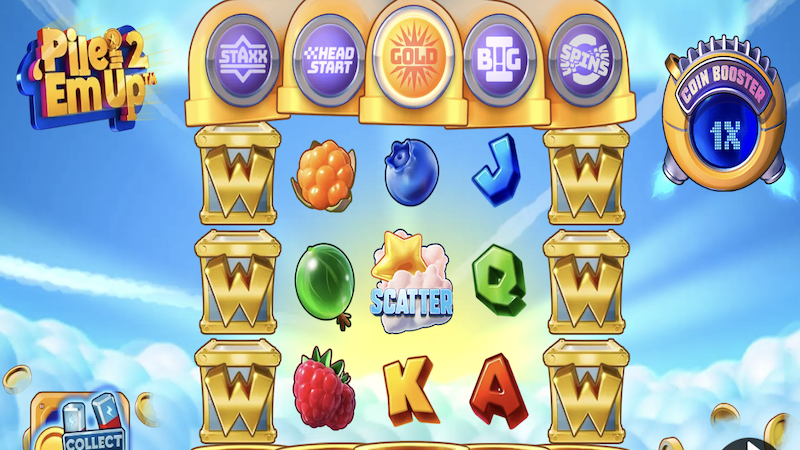Click the purple BIG feature badge
This screenshot has height=450, width=800.
coord(495,55)
